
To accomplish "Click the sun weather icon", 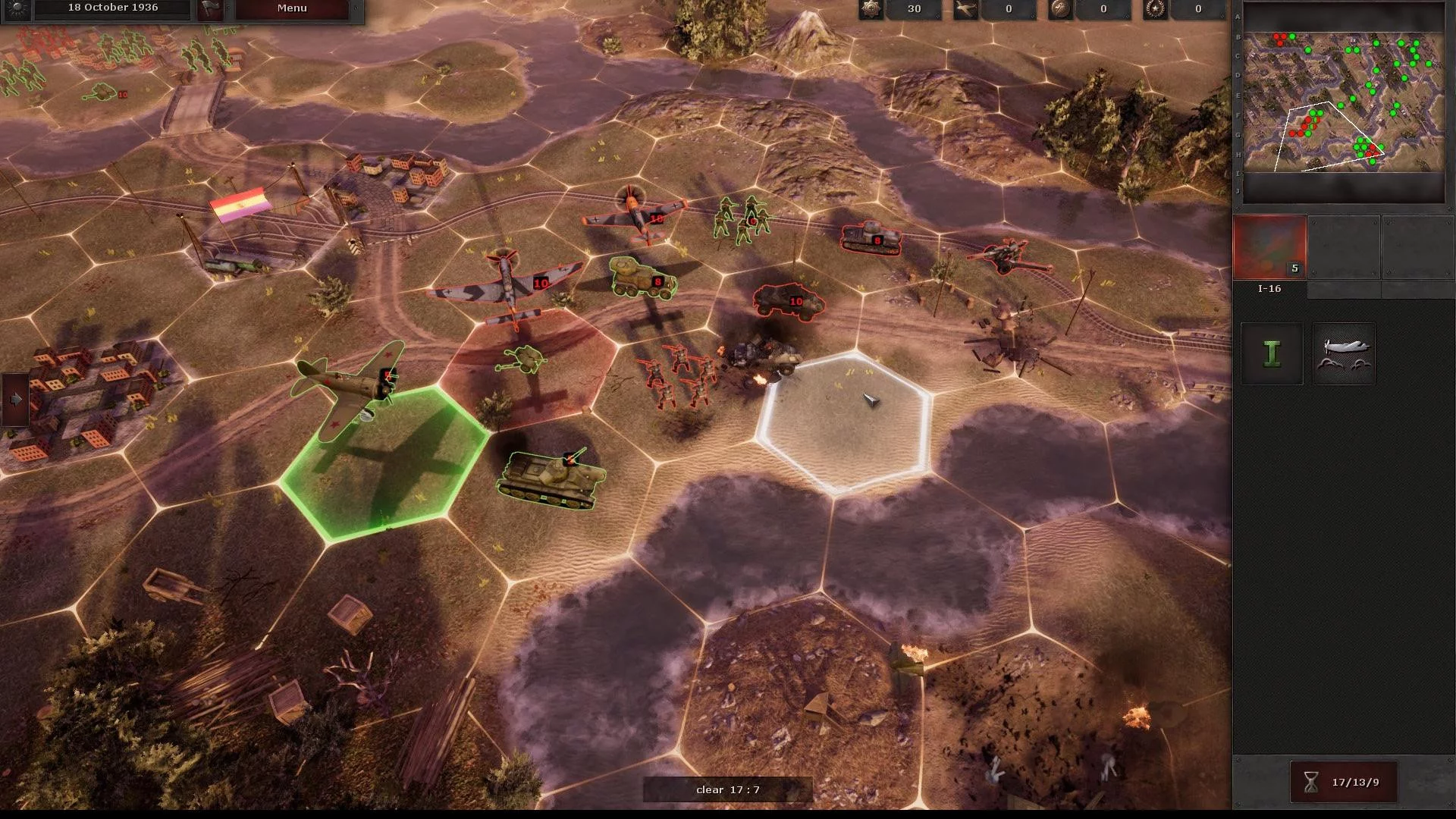I will (17, 8).
